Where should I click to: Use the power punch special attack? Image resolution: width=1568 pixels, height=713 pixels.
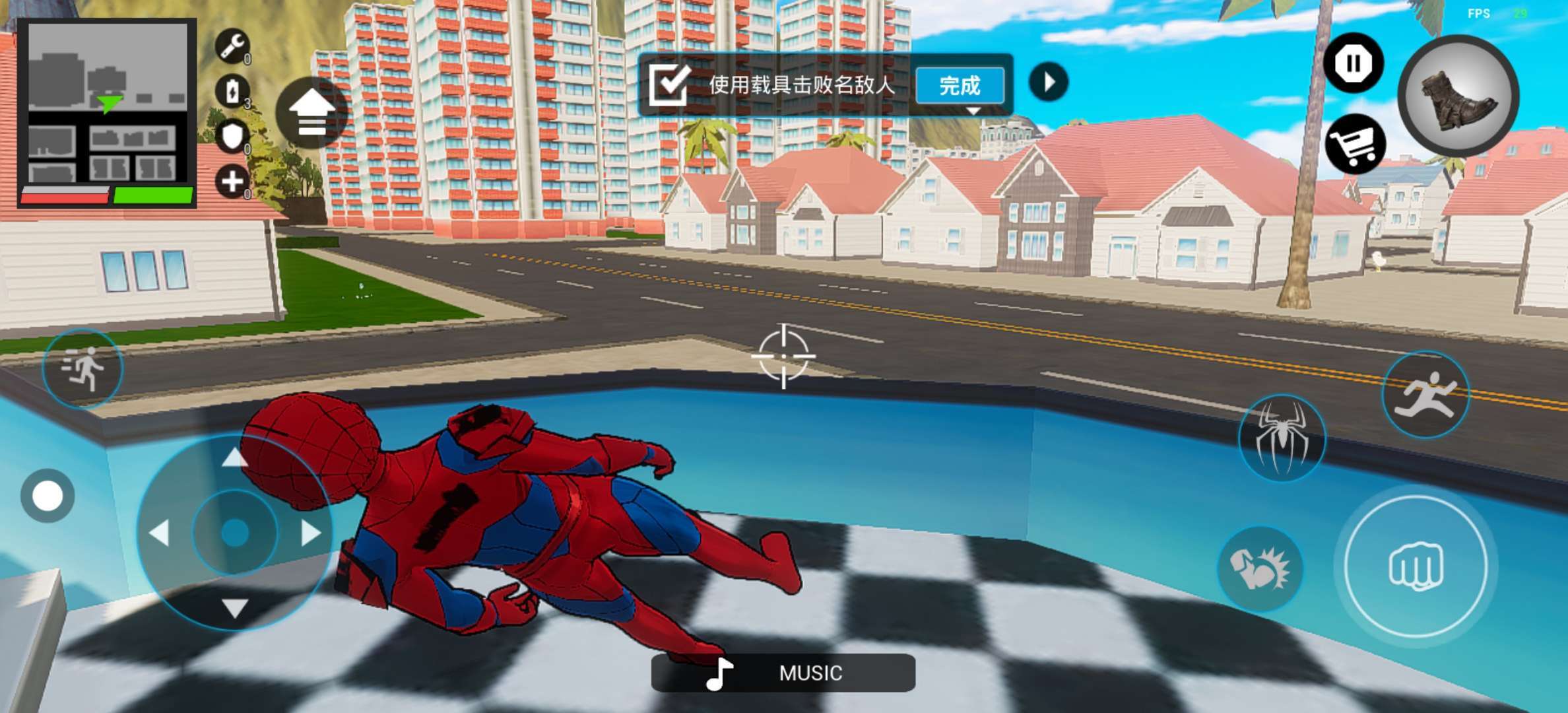pos(1259,568)
